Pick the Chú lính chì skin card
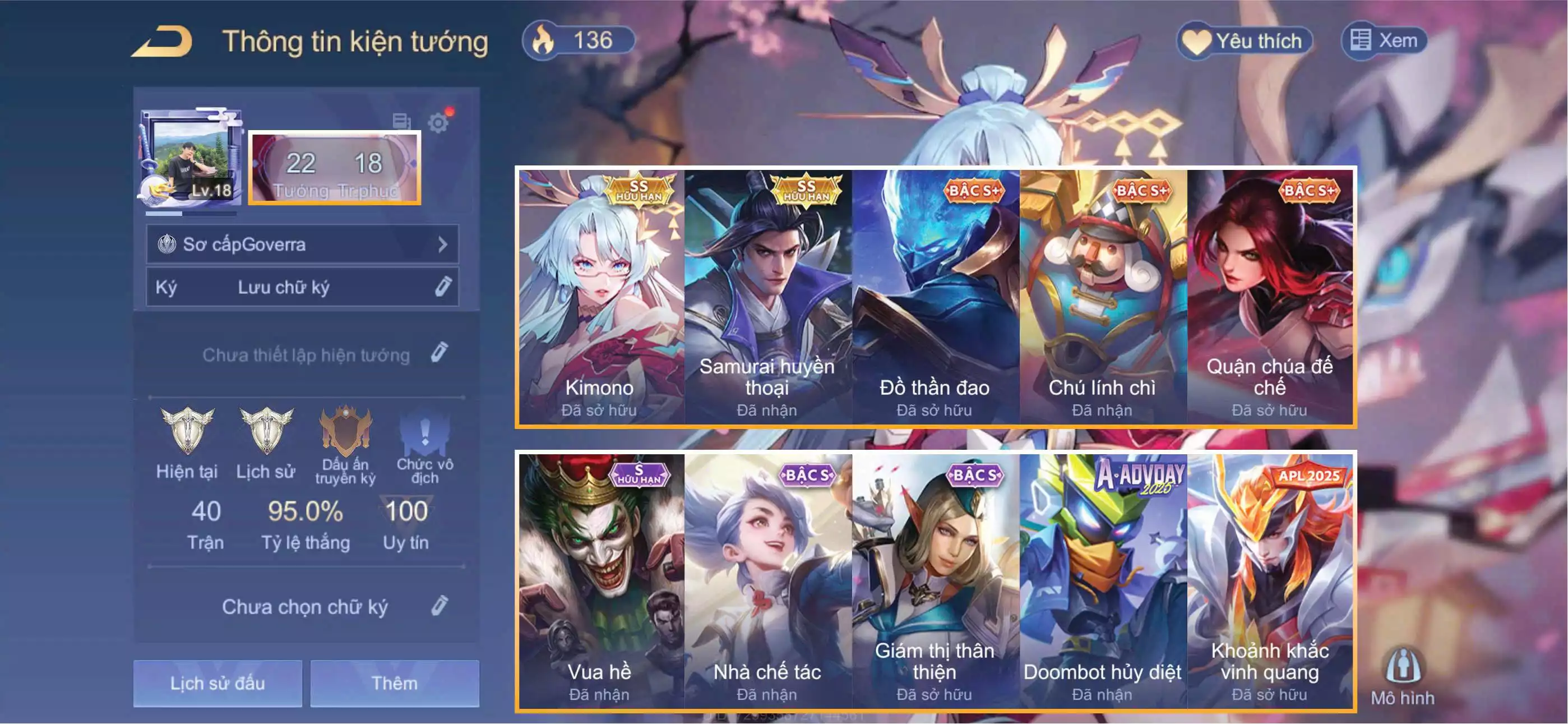The height and width of the screenshot is (724, 1568). 1102,297
